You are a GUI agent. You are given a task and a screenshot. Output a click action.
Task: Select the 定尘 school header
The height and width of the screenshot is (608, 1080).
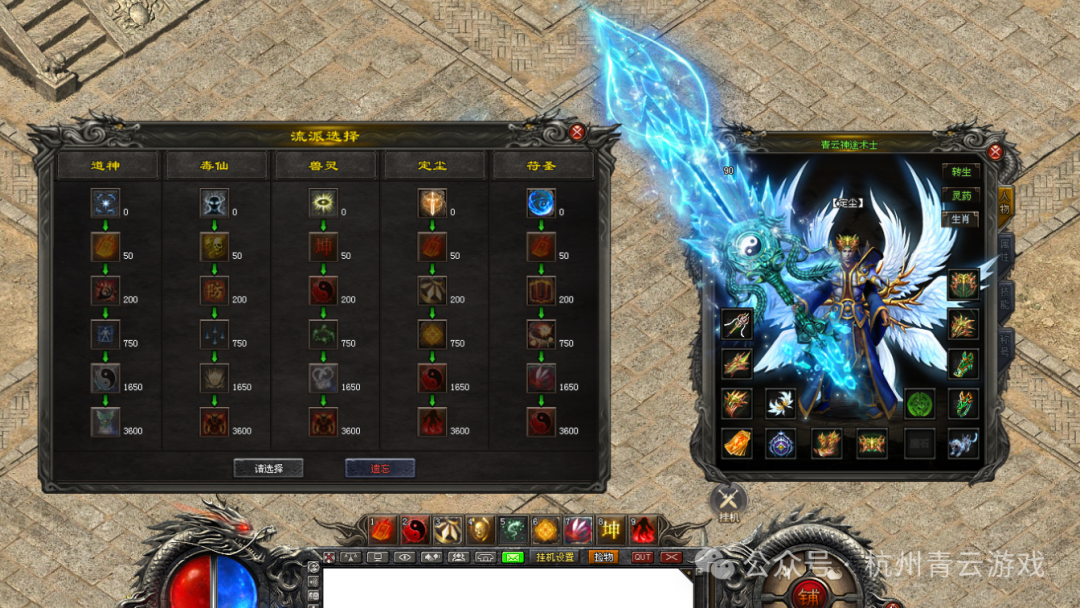434,165
